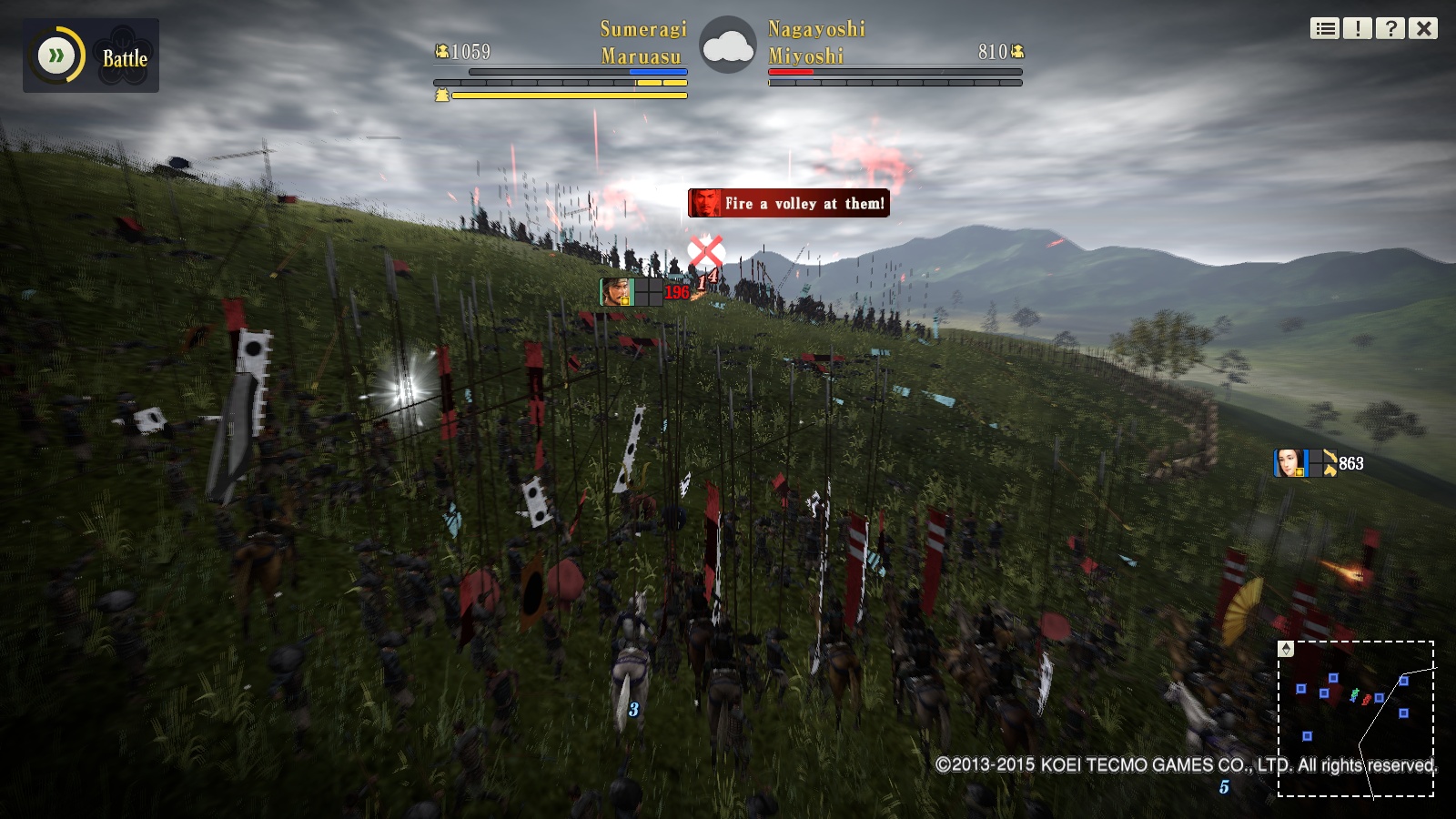1456x819 pixels.
Task: Select the allied unit portrait showing 863 troops
Action: point(1289,463)
